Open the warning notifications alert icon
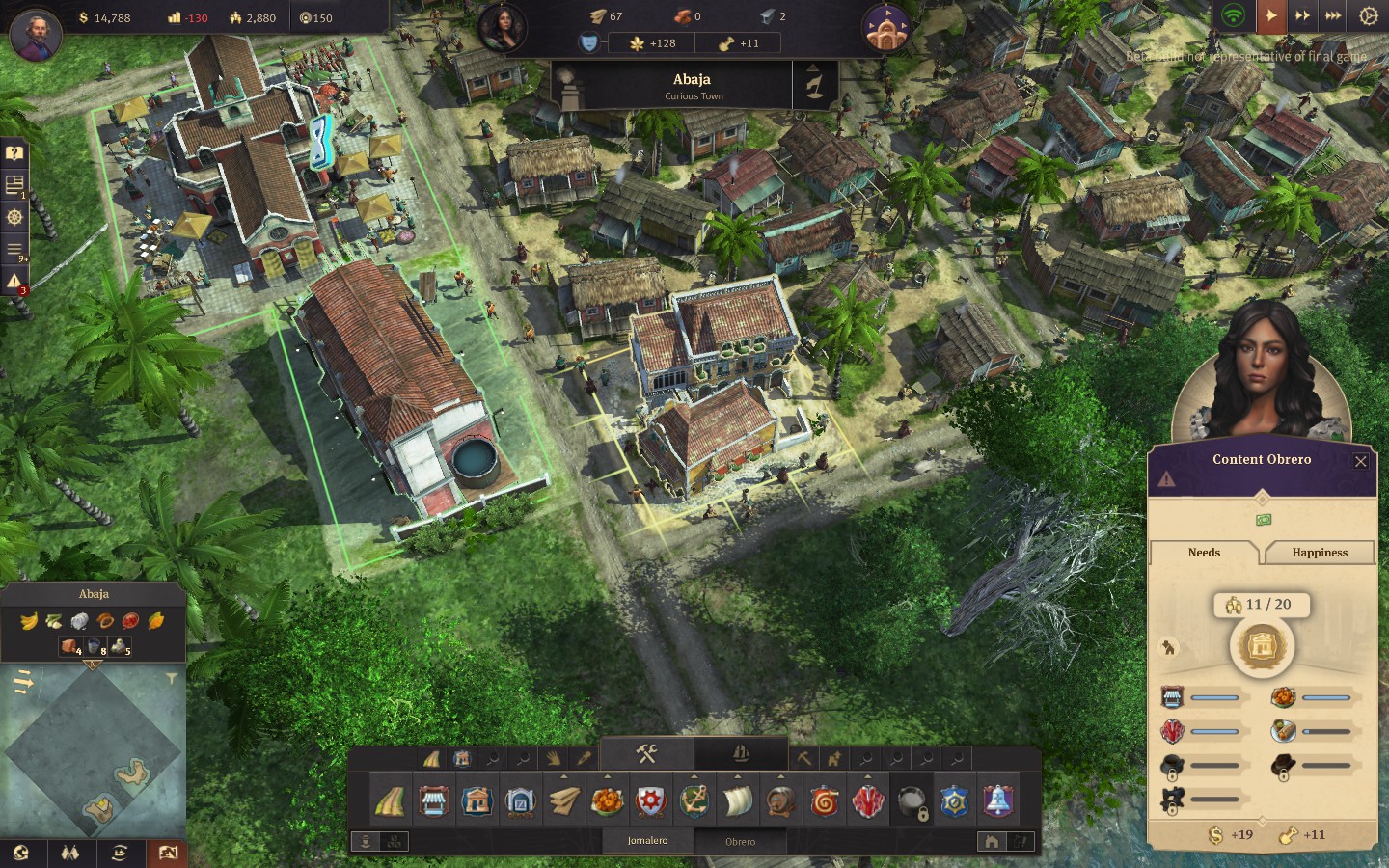 [14, 282]
